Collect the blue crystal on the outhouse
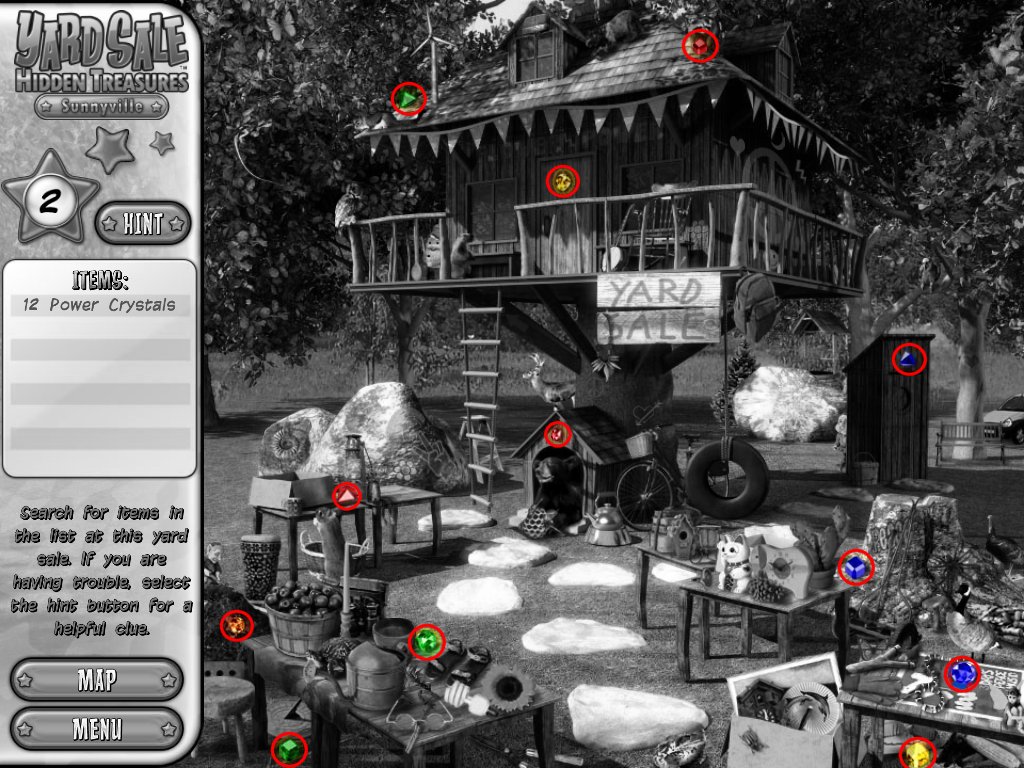This screenshot has width=1024, height=768. (x=908, y=359)
